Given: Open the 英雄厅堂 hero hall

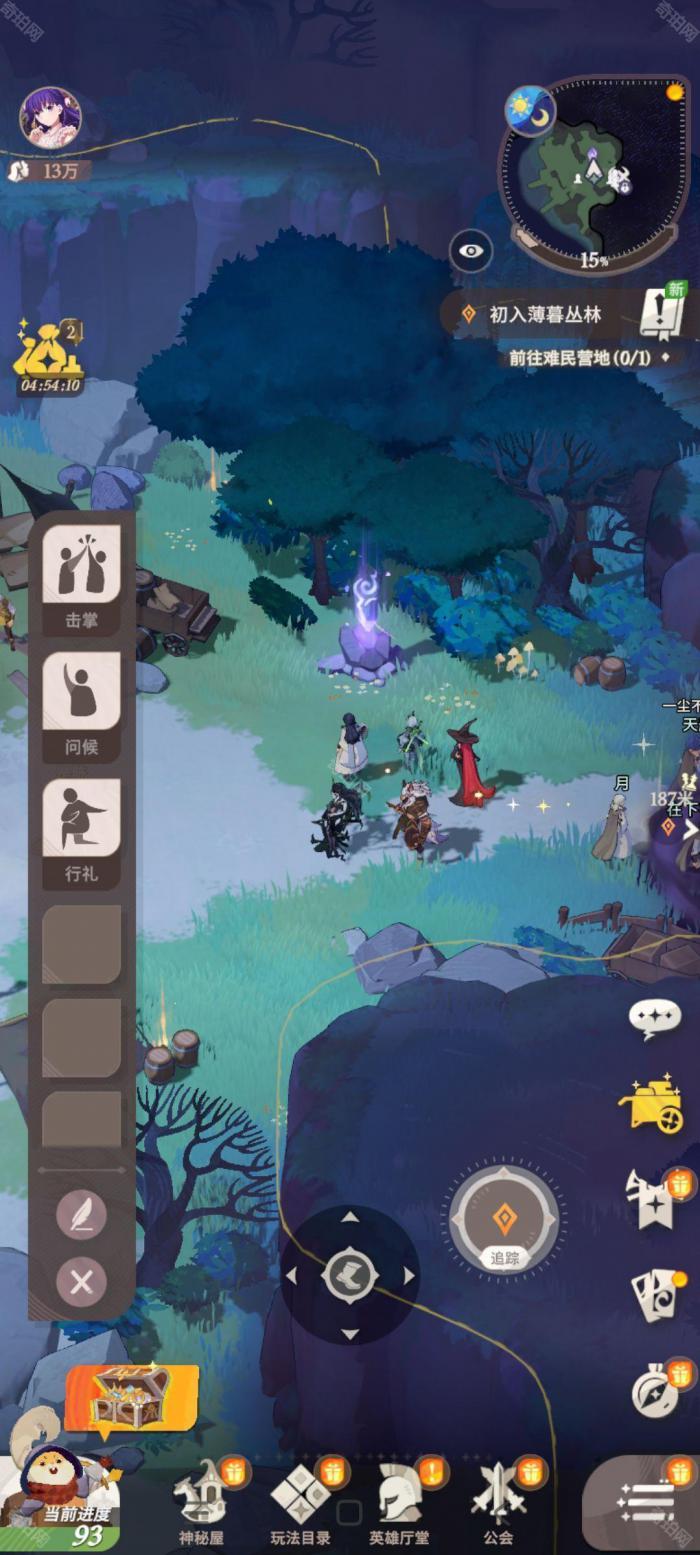Looking at the screenshot, I should [x=399, y=1502].
